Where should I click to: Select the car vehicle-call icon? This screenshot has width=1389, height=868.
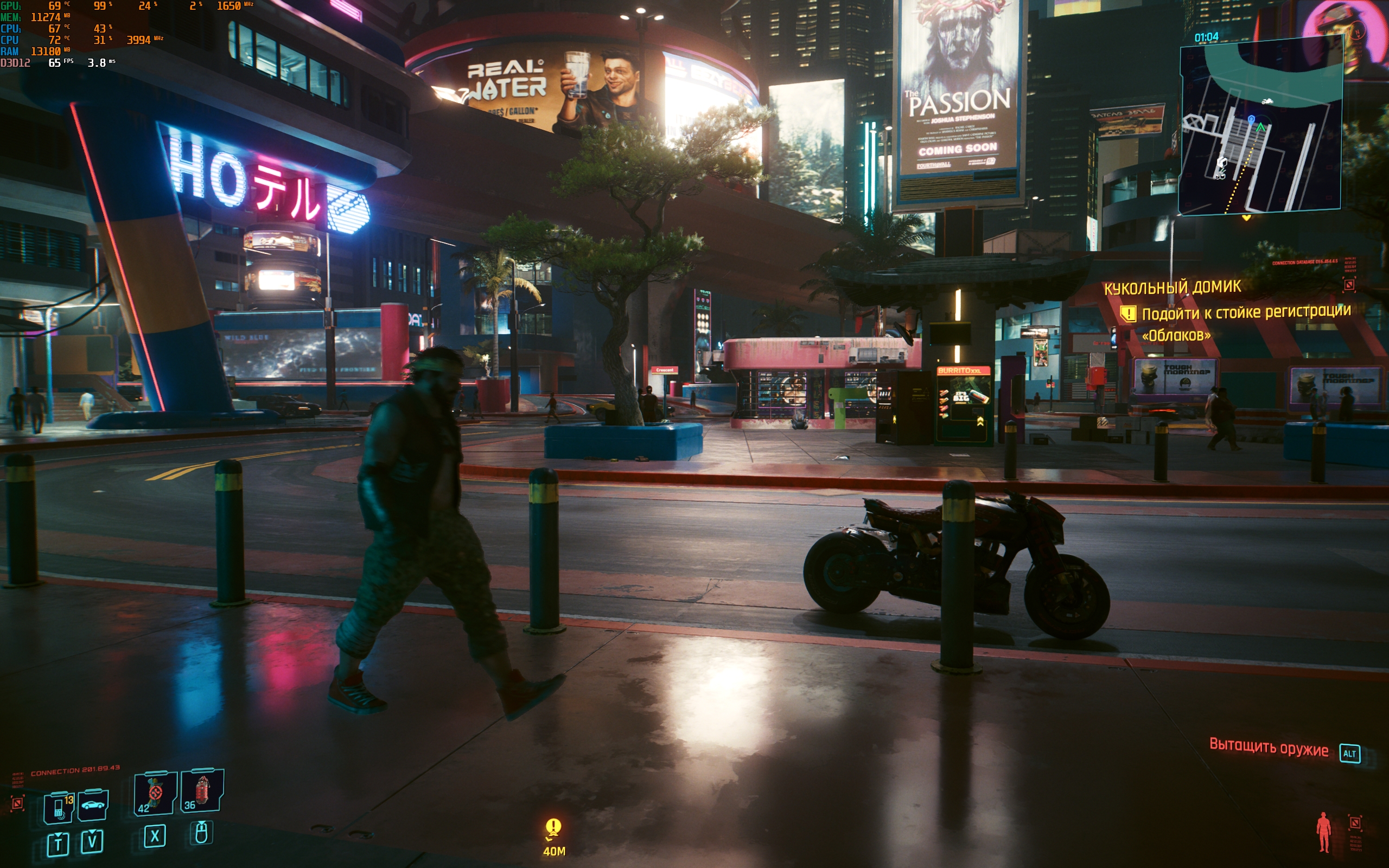[x=93, y=806]
